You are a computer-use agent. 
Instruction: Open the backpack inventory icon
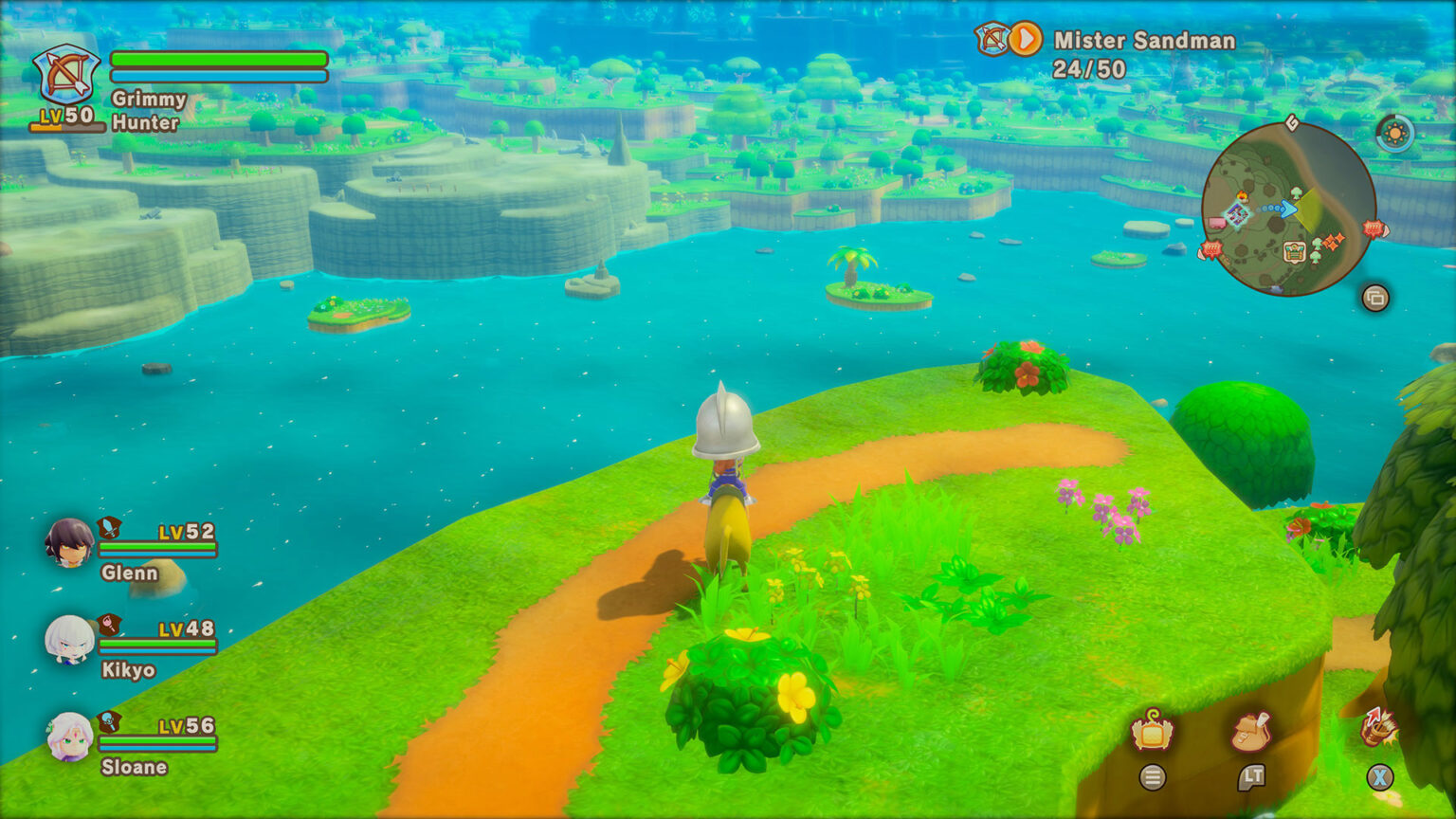point(1251,732)
